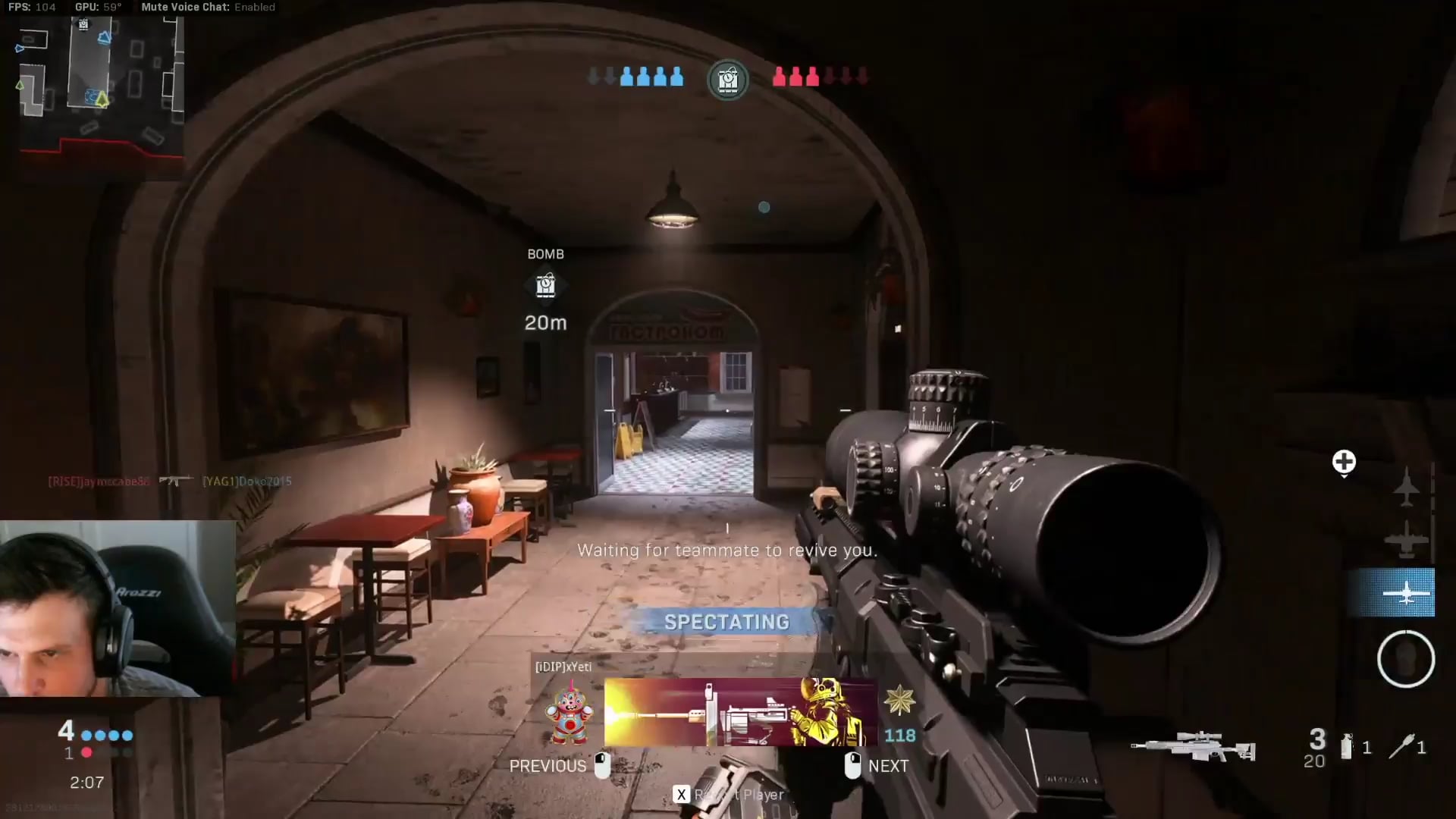This screenshot has height=819, width=1456.
Task: Toggle Mute Voice Chat setting
Action: coord(184,7)
